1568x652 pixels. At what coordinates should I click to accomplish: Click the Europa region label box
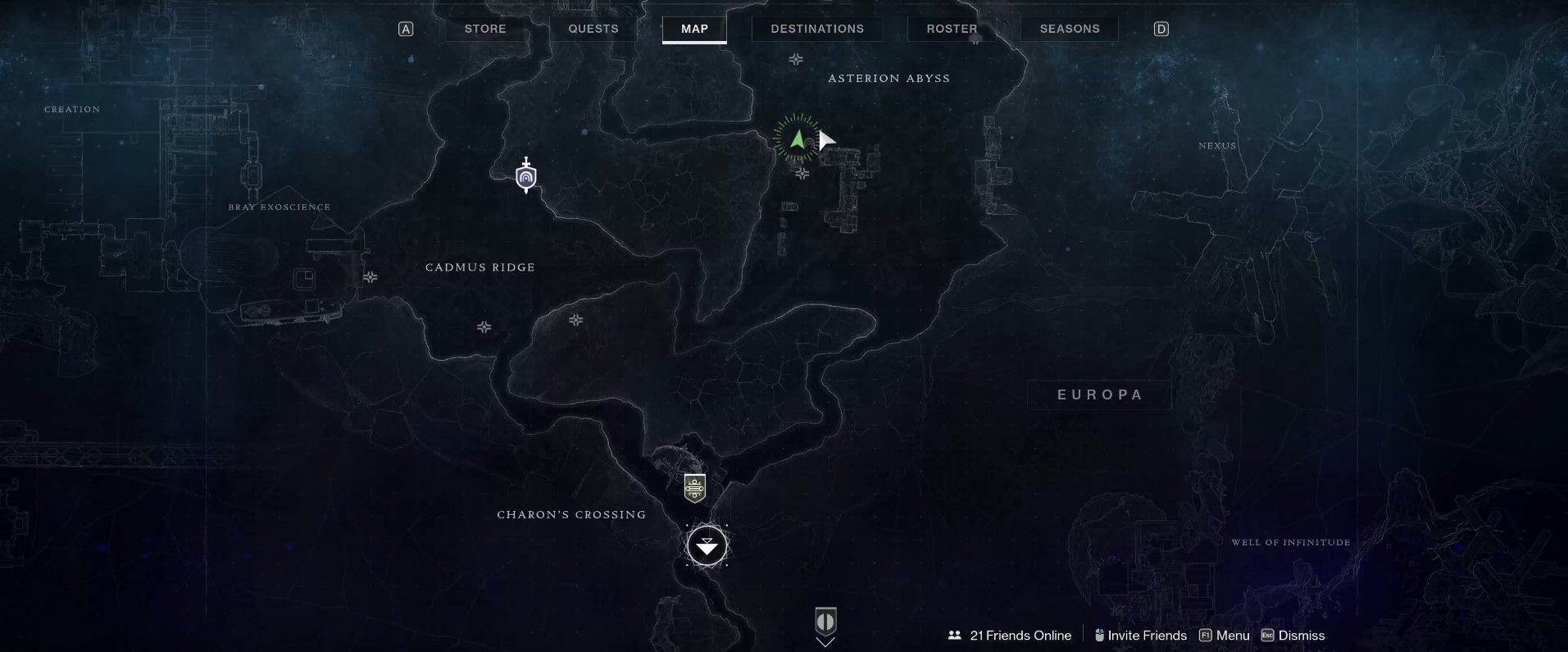(x=1099, y=394)
